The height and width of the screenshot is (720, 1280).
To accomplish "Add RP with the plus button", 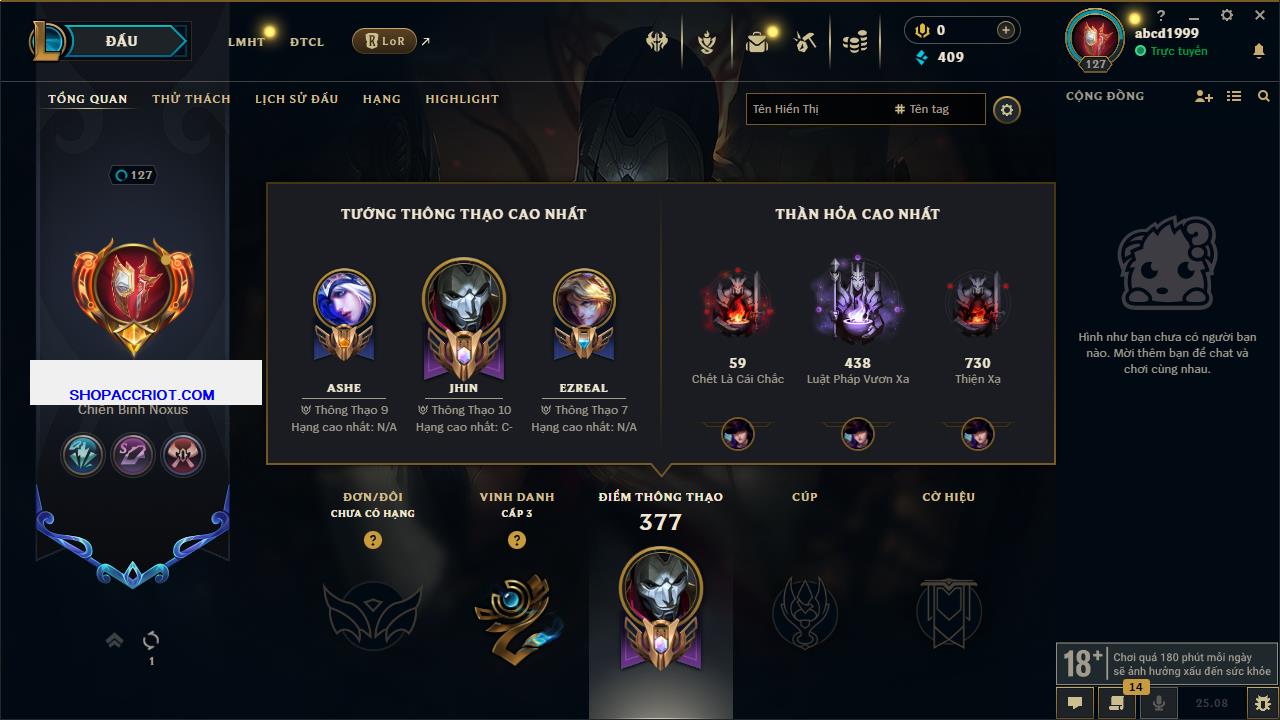I will (1006, 30).
